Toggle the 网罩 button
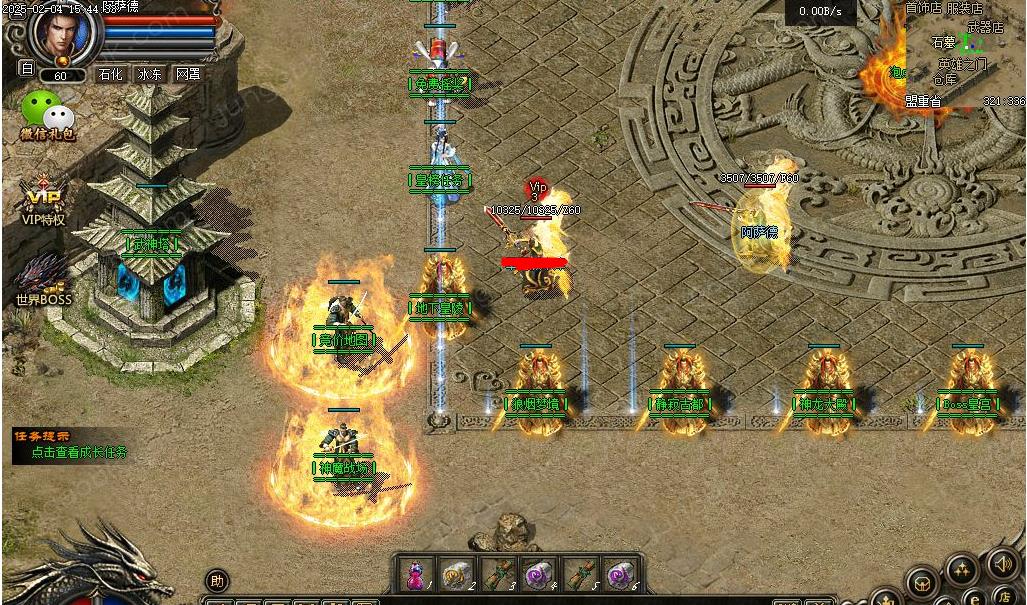This screenshot has height=605, width=1027. pyautogui.click(x=187, y=74)
